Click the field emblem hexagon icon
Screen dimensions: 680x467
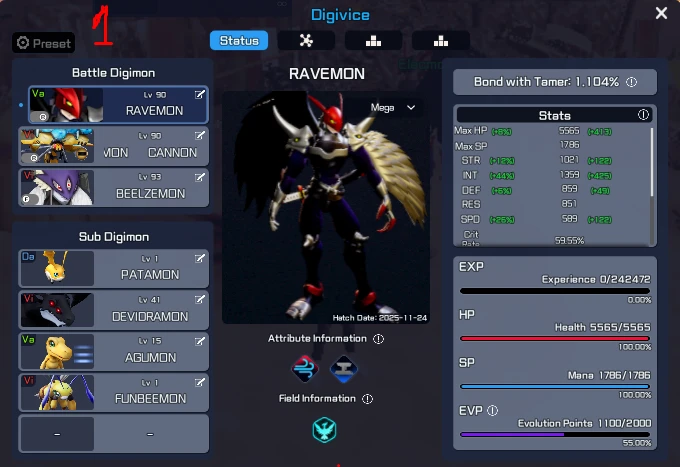324,430
